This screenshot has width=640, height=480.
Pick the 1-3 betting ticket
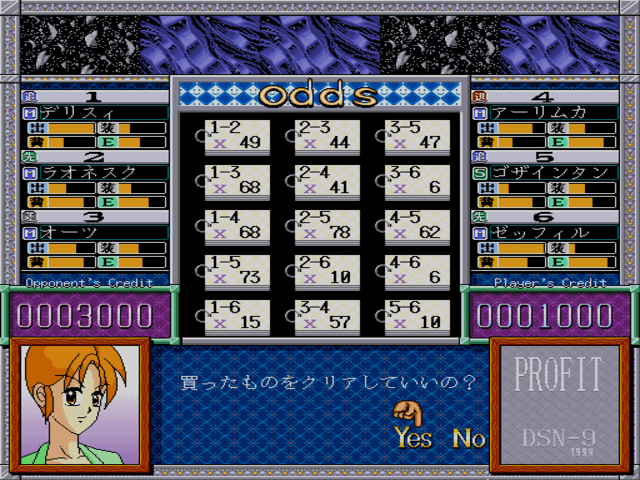(235, 180)
